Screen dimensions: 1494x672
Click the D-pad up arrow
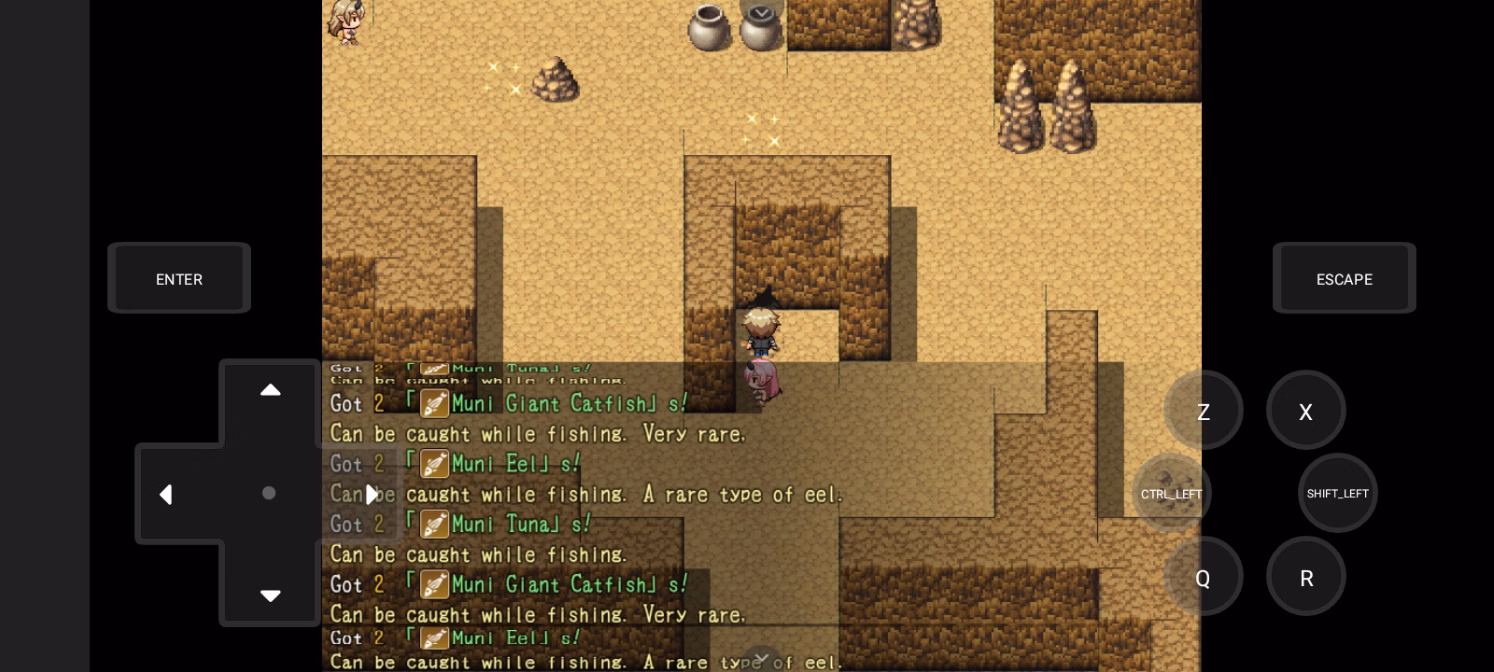pyautogui.click(x=270, y=390)
